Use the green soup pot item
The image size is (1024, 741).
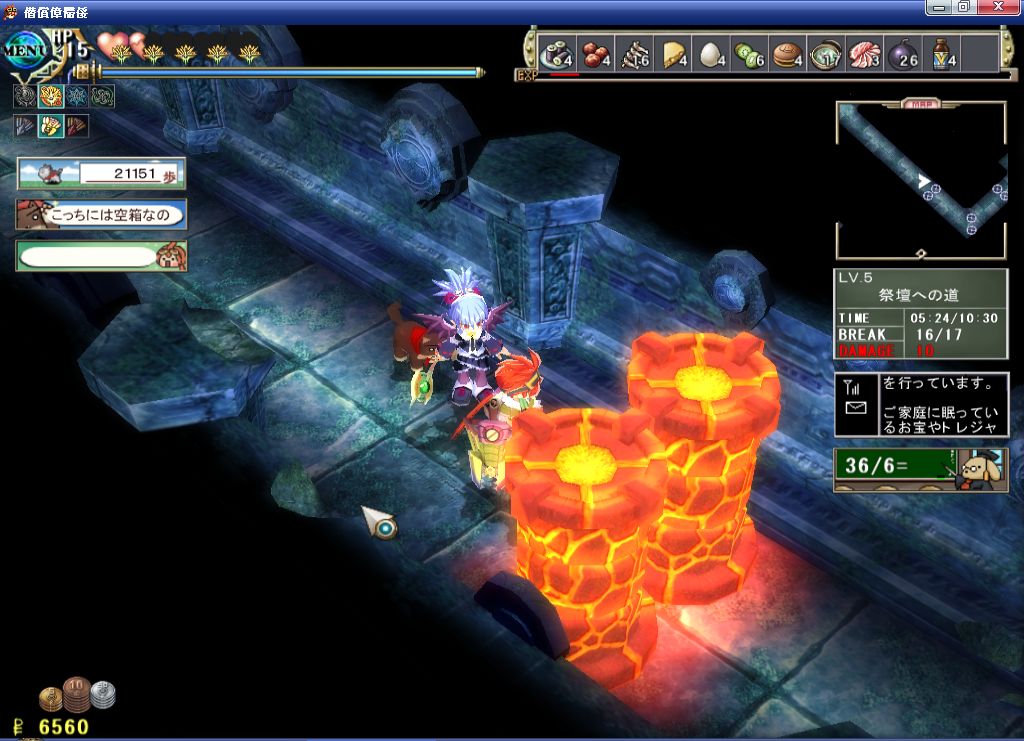[x=827, y=54]
